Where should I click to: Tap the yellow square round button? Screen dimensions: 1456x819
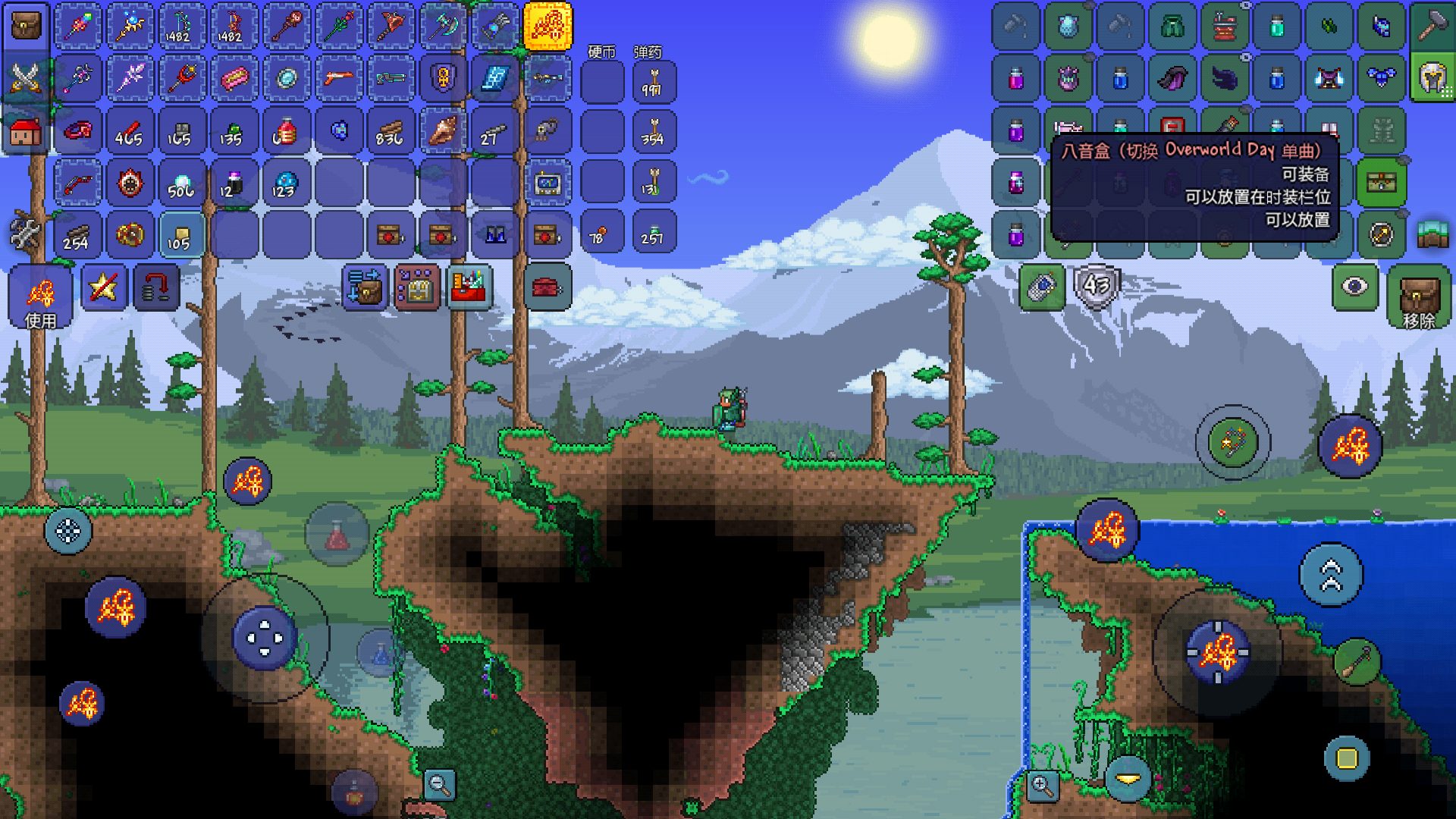tap(1347, 758)
